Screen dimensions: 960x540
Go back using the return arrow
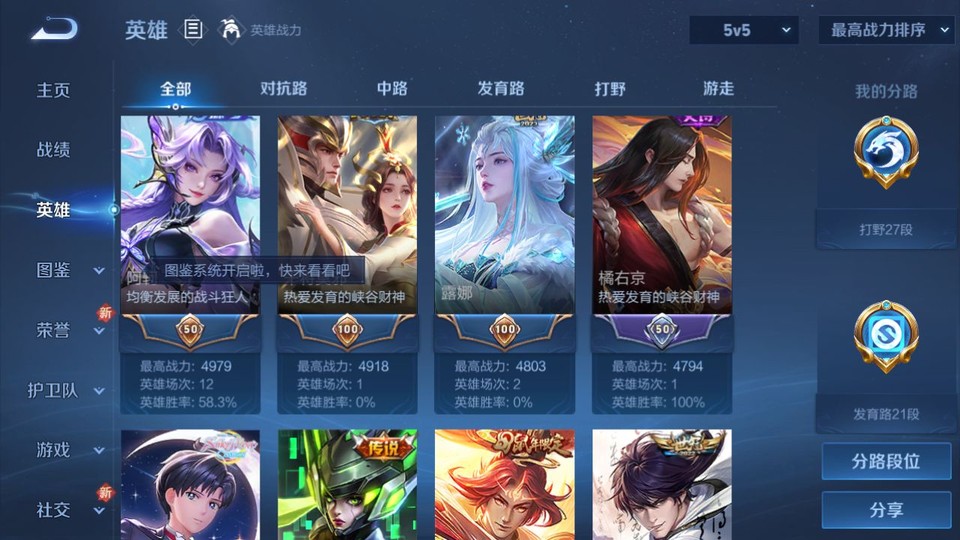54,29
